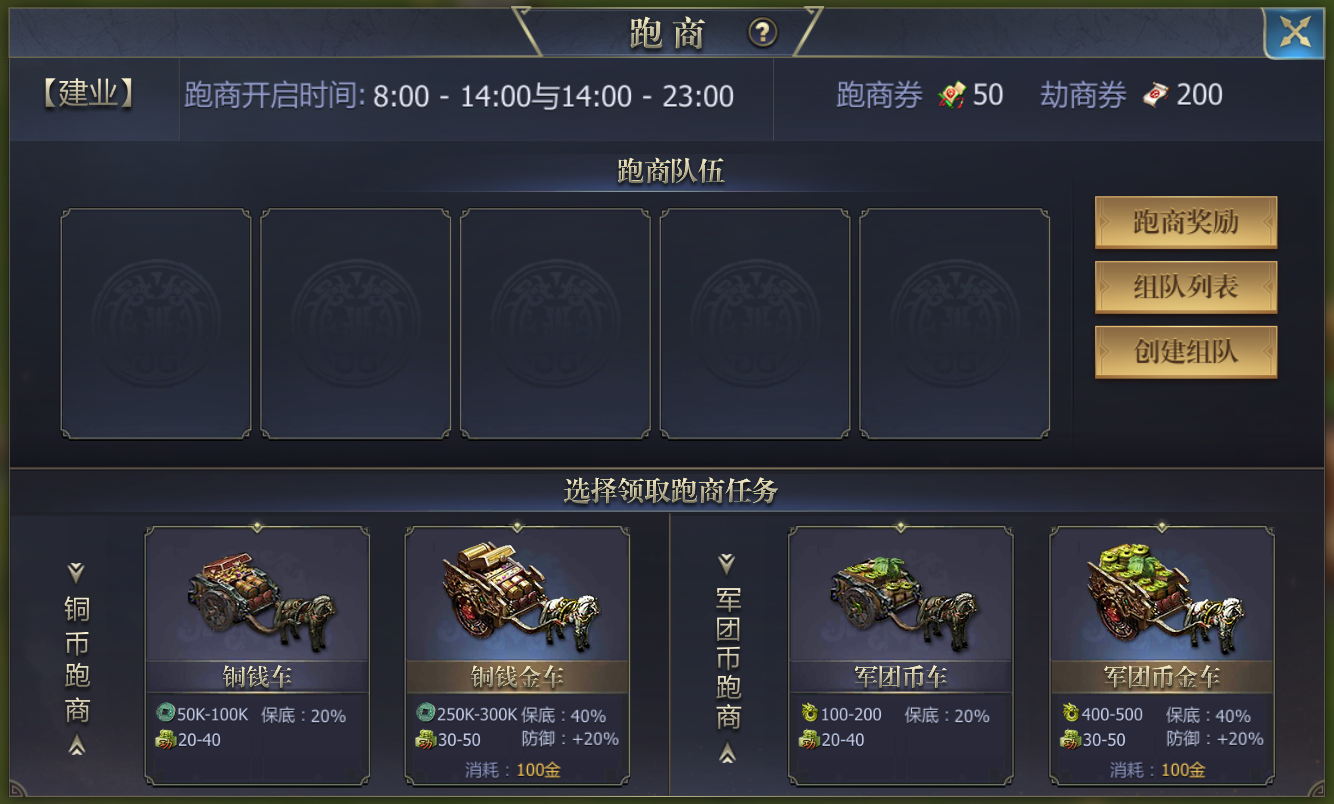Image resolution: width=1334 pixels, height=804 pixels.
Task: Open the 跑商奖励 rewards panel
Action: click(x=1186, y=223)
